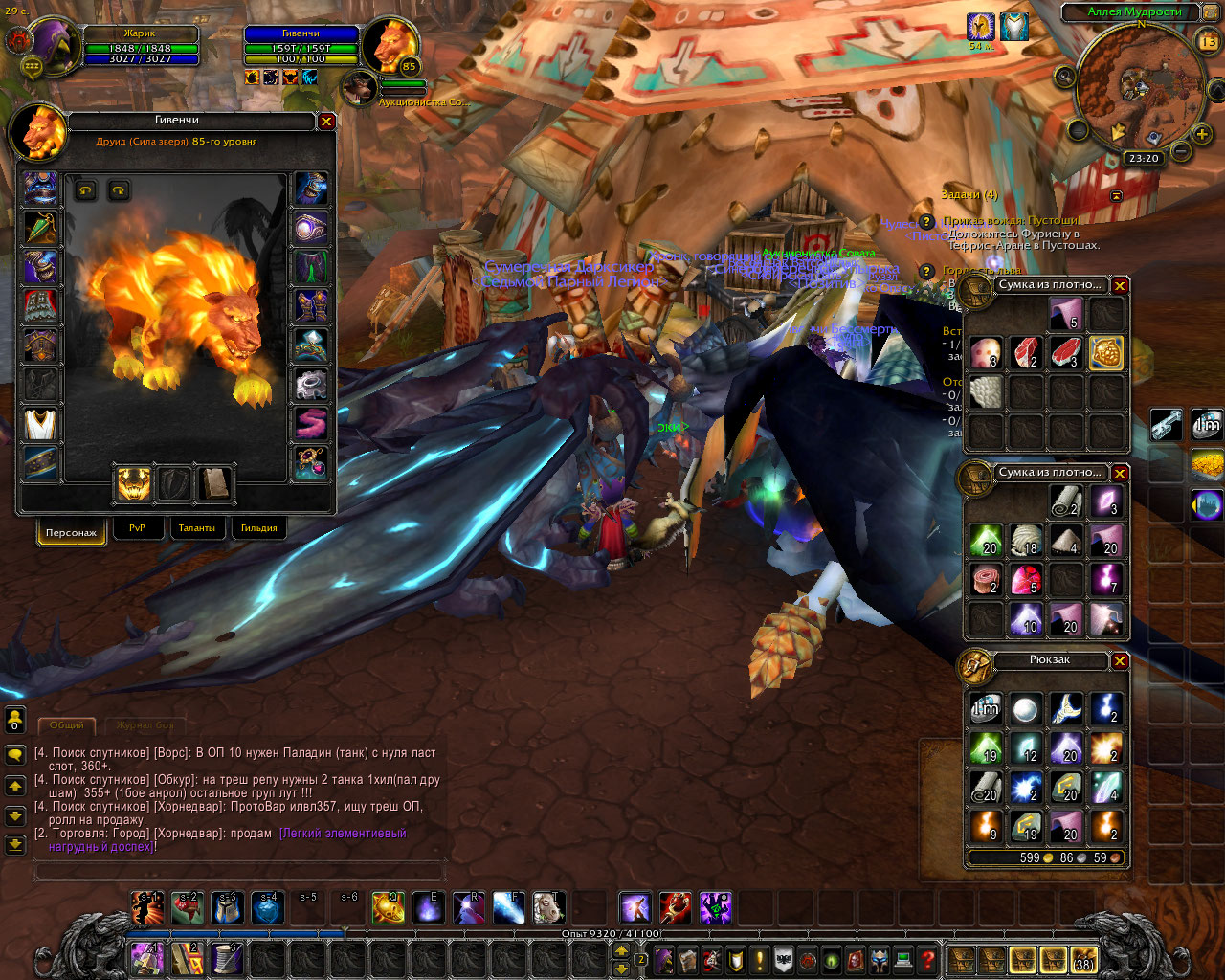
Task: Close the Гивенчи character panel
Action: (x=326, y=122)
